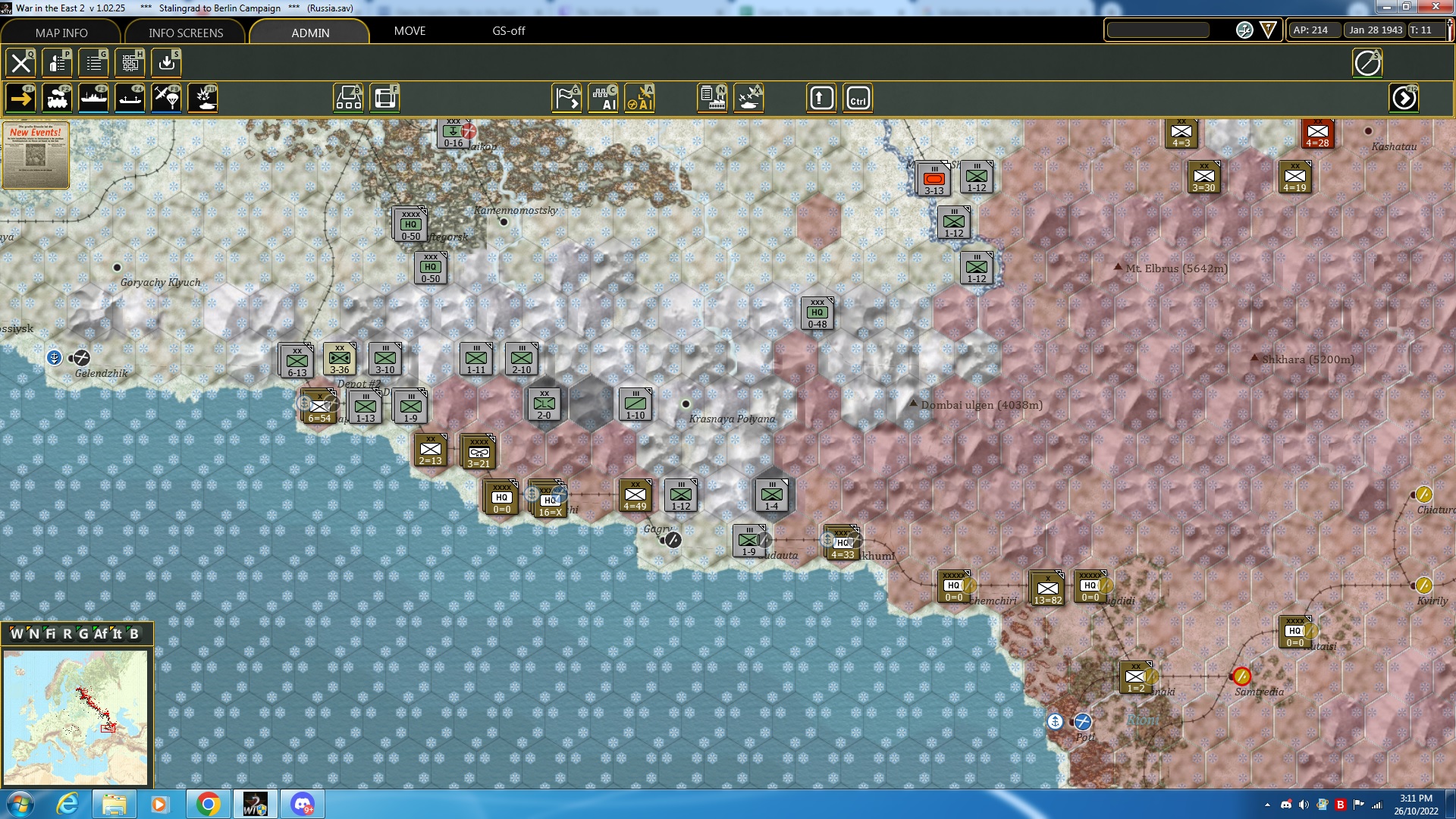The image size is (1456, 819).
Task: Switch to the MAP INFO tab
Action: [x=62, y=33]
